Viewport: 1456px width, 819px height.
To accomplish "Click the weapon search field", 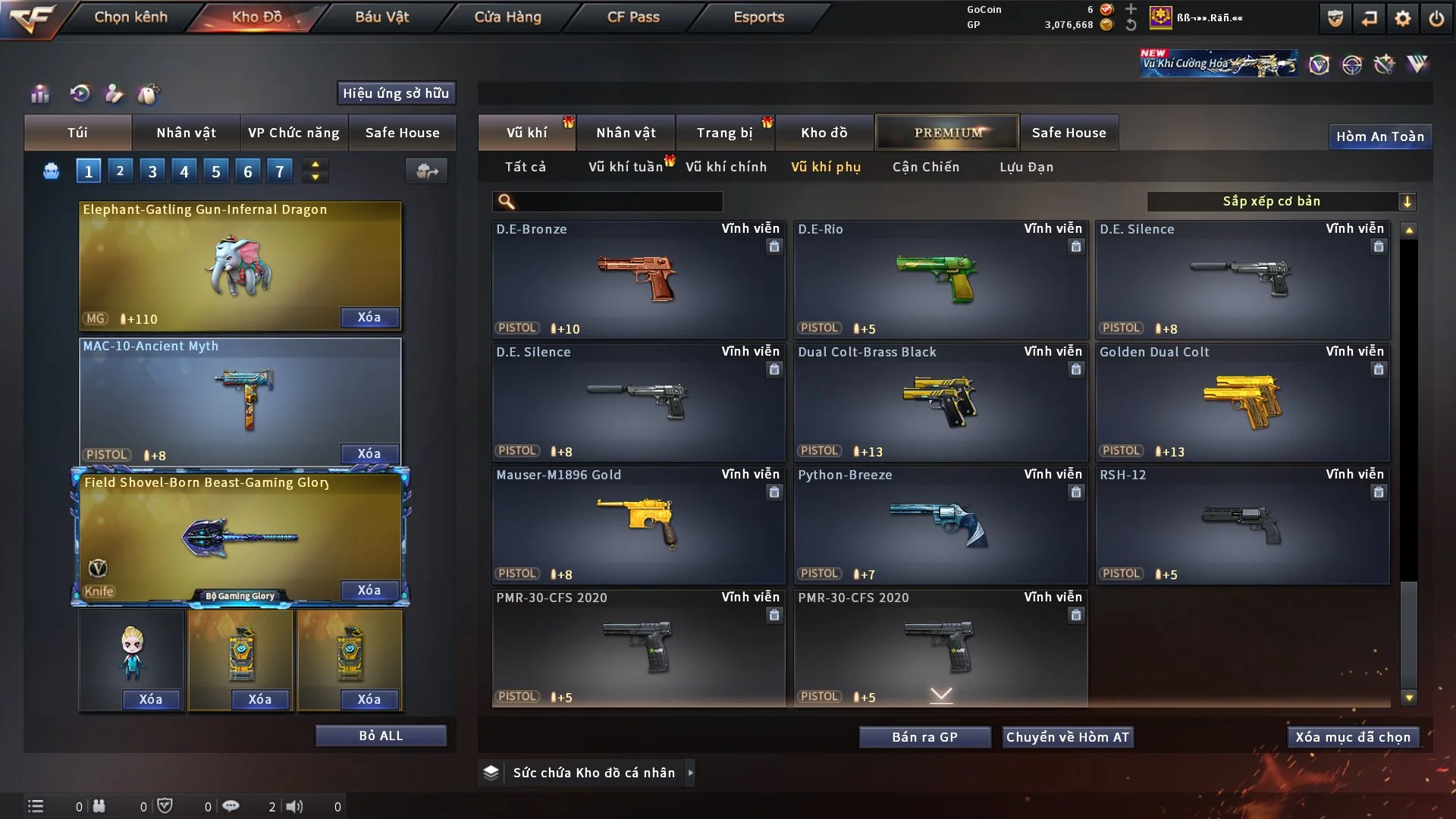I will click(618, 202).
